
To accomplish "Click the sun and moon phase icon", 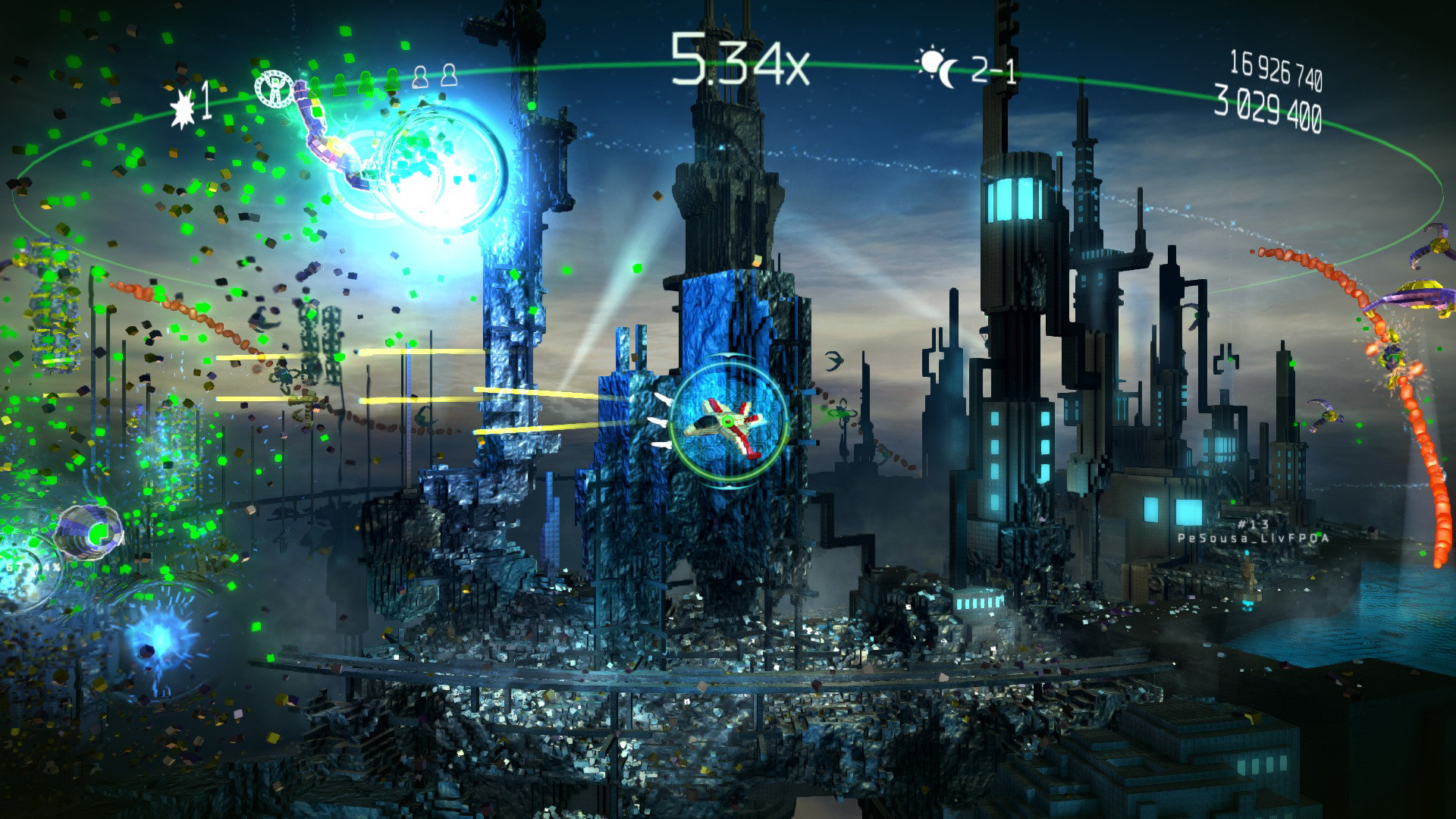I will (939, 68).
